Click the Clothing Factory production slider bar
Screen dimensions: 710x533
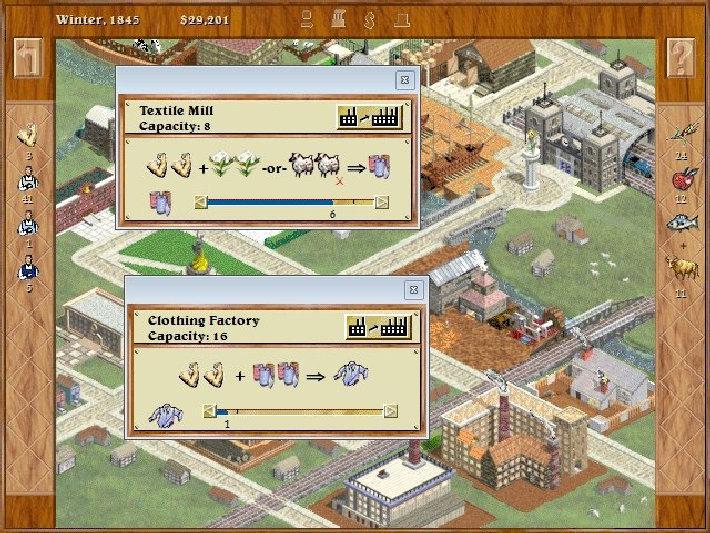(299, 411)
